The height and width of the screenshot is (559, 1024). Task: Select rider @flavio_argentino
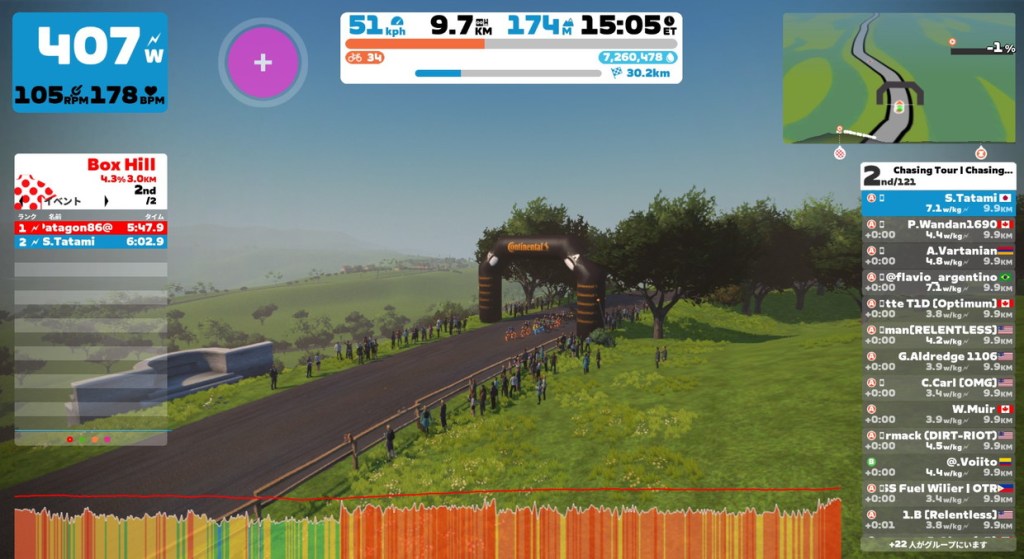(x=938, y=281)
